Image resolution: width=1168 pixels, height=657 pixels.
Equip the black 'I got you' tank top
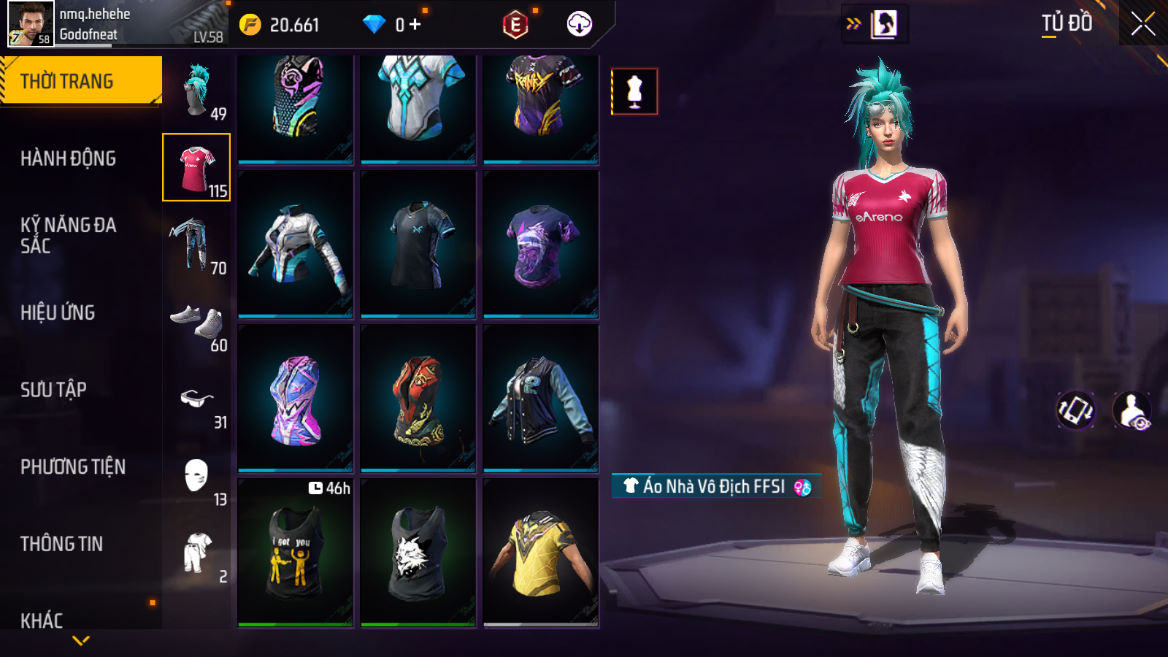295,552
